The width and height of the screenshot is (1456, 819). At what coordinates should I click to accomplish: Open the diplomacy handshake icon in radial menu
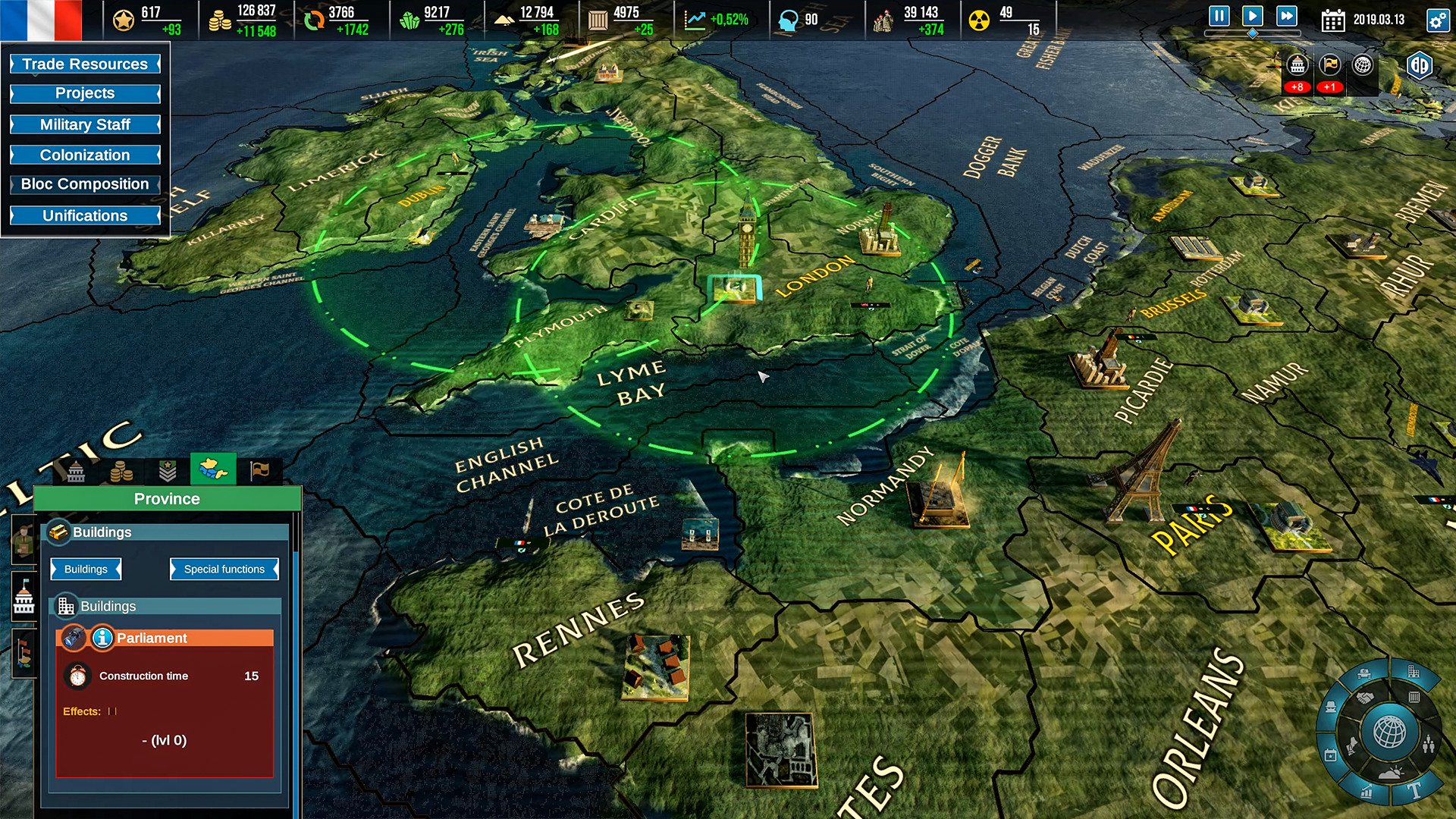[1364, 696]
